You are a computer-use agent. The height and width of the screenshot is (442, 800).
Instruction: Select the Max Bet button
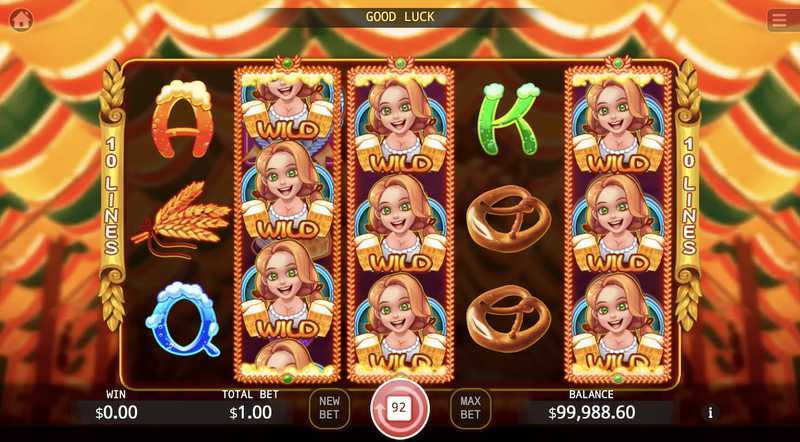tap(470, 408)
